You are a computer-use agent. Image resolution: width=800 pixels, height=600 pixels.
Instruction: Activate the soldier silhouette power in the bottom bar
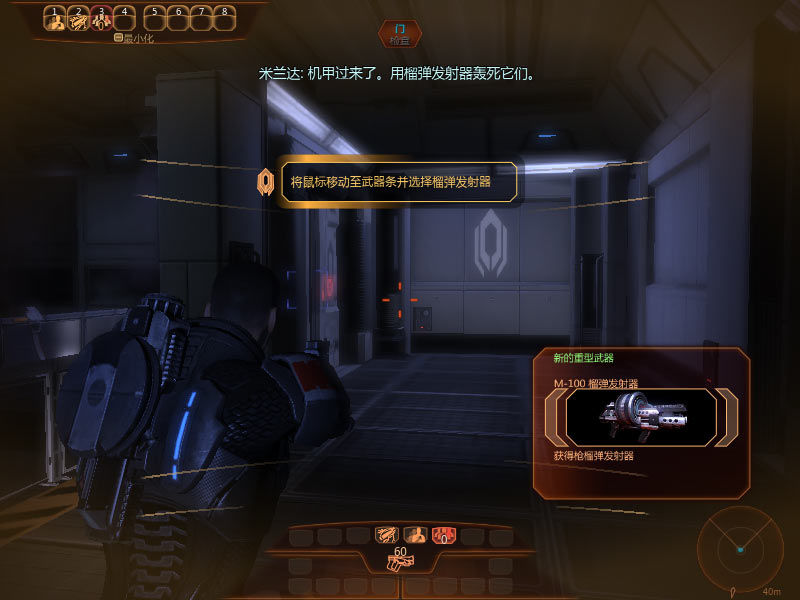413,535
